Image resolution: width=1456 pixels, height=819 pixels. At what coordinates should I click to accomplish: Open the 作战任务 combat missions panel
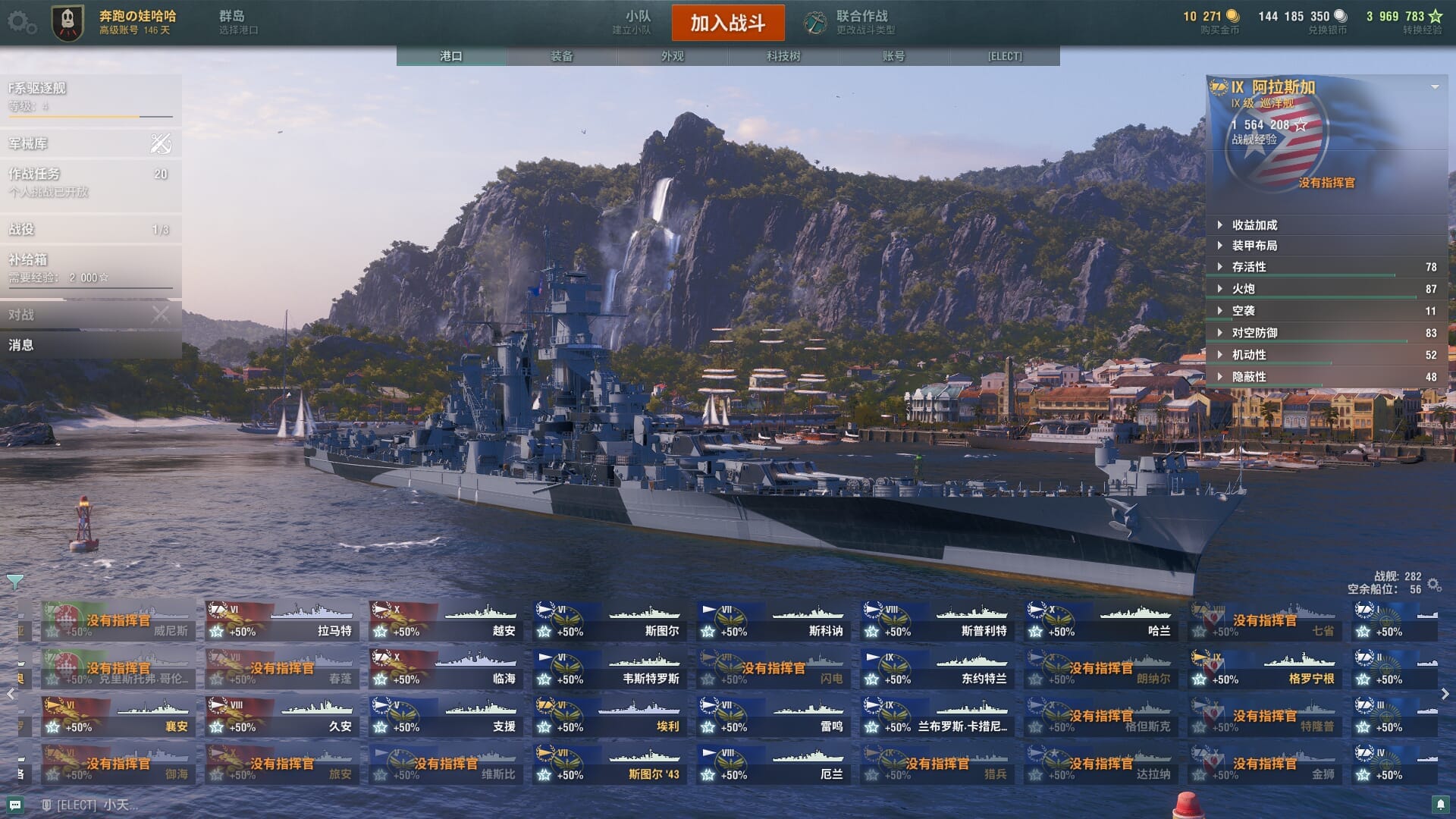click(x=90, y=181)
